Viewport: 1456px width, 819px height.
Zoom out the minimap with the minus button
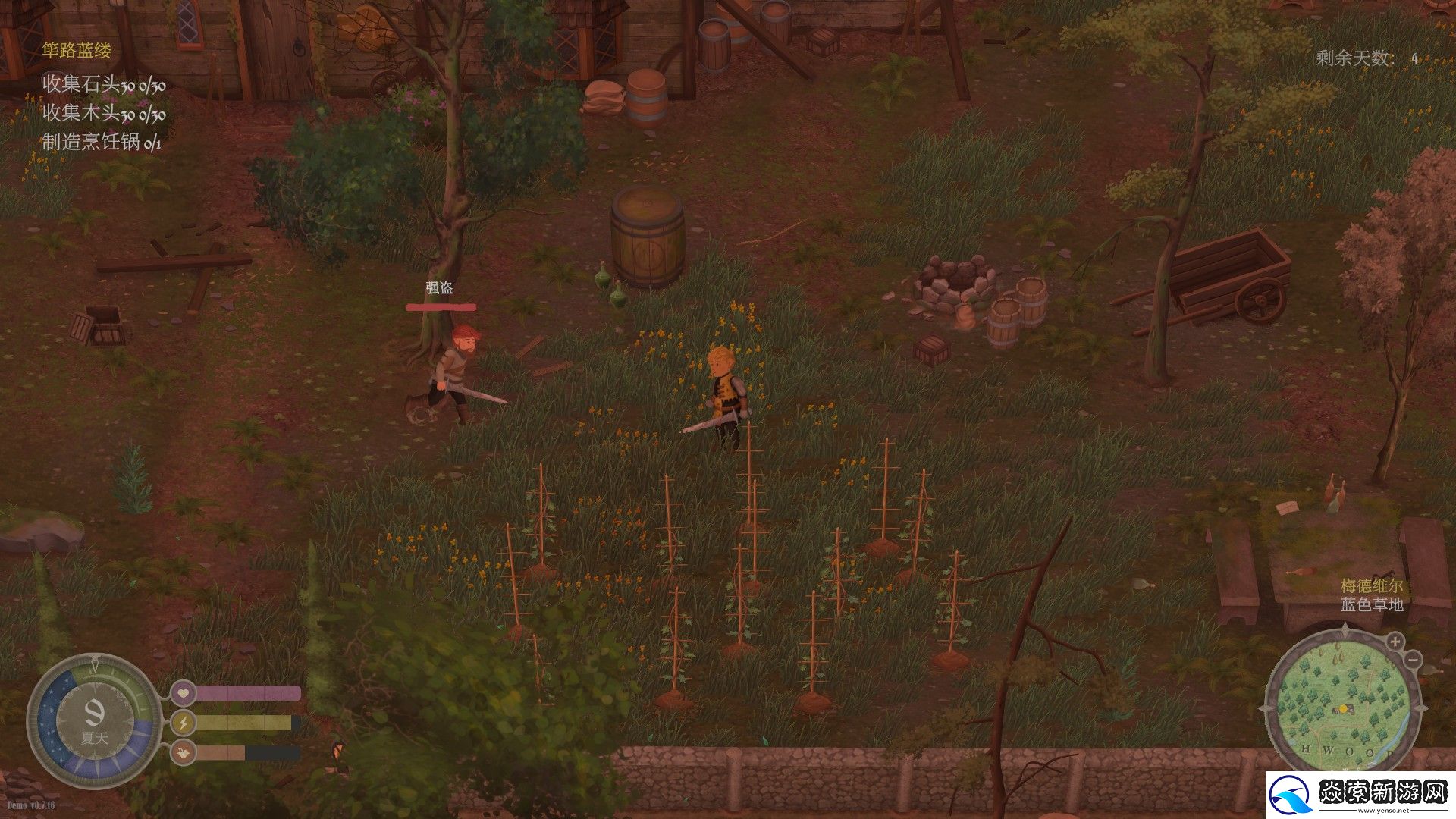pos(1412,660)
